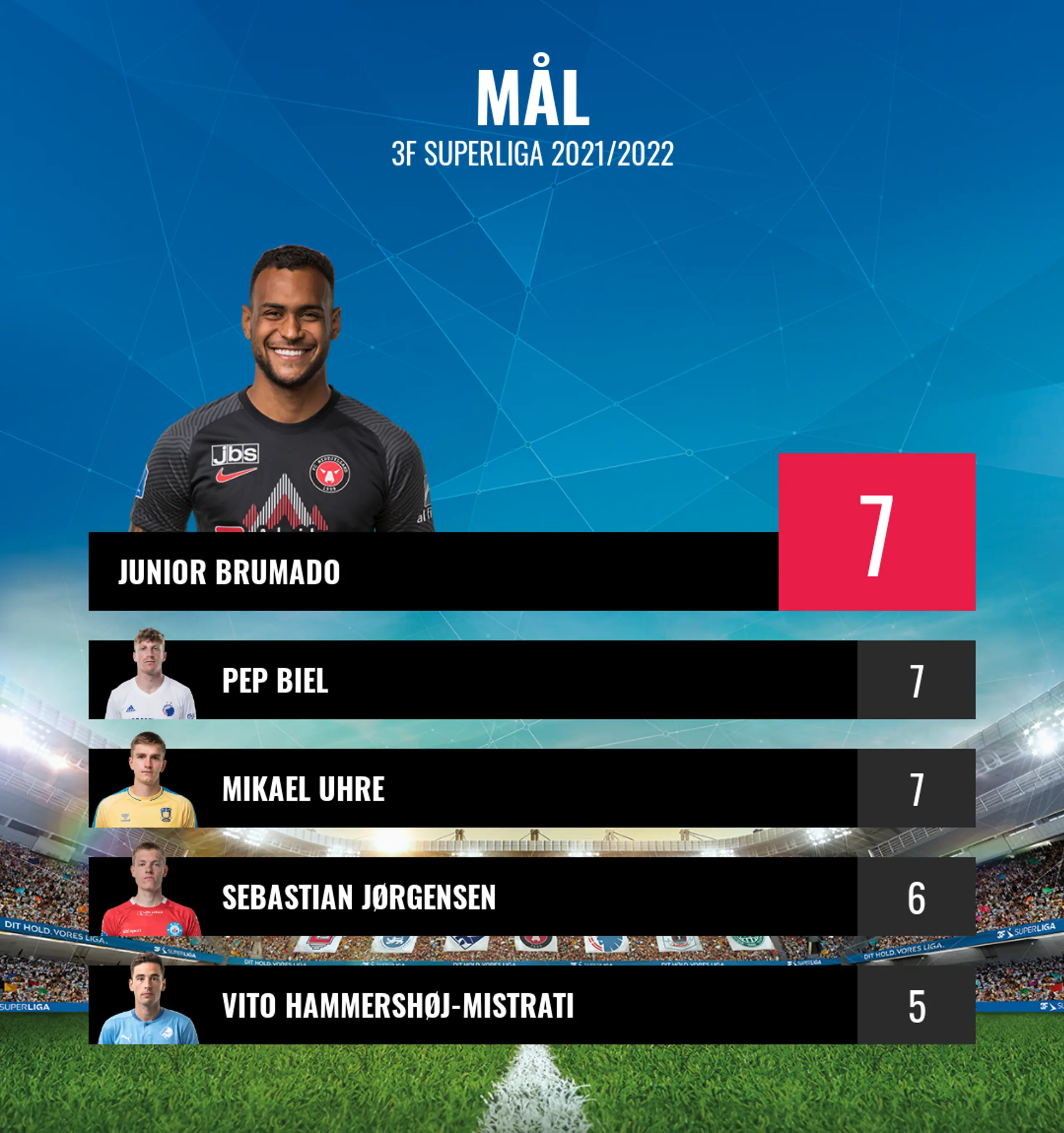
Task: Click the Sebastian Jørgensen row
Action: click(473, 897)
